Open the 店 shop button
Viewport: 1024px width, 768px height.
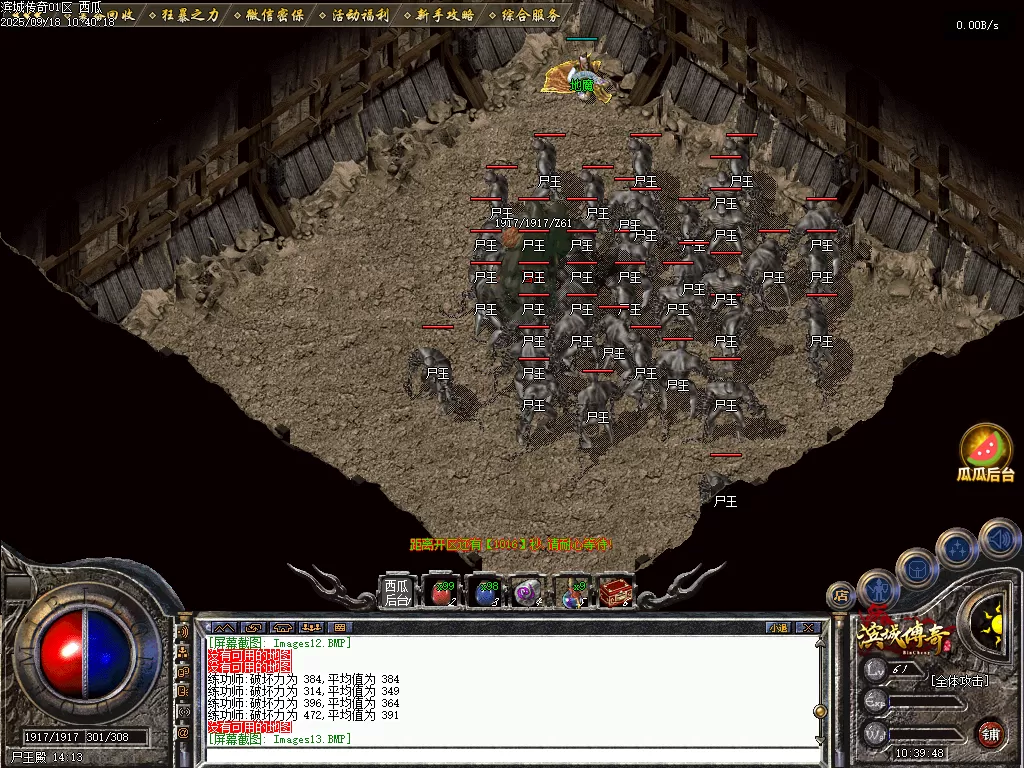tap(841, 595)
